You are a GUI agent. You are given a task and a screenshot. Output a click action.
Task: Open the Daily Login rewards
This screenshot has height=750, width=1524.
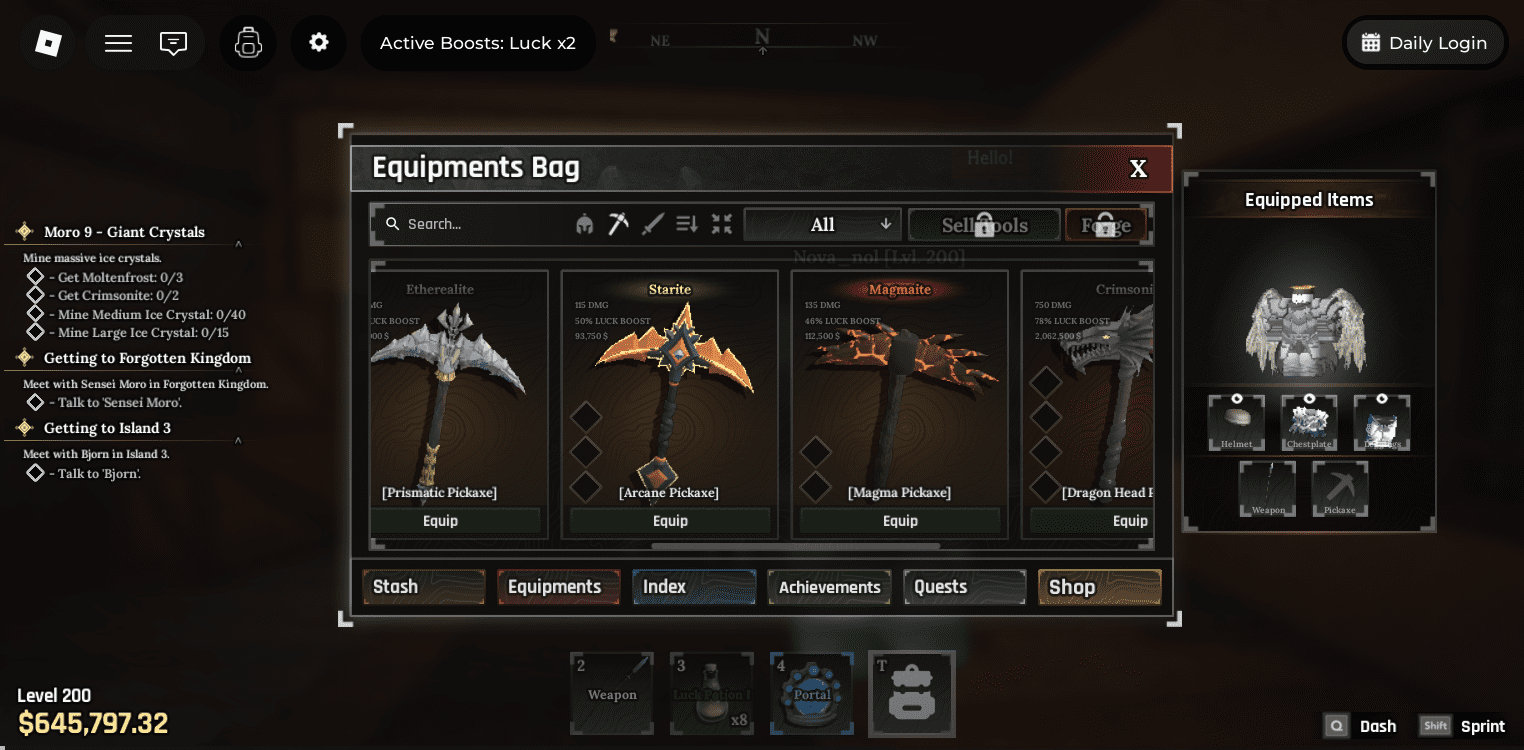[1424, 43]
